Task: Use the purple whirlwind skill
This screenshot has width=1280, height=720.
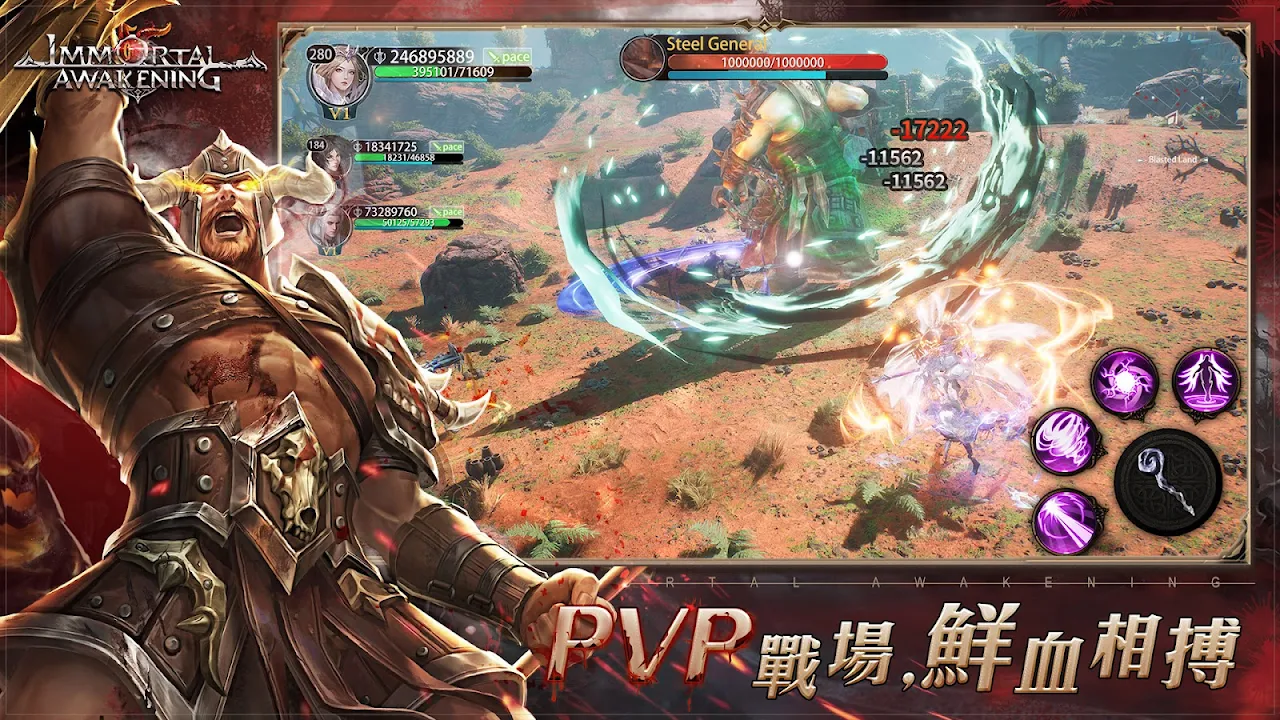Action: [x=1066, y=441]
